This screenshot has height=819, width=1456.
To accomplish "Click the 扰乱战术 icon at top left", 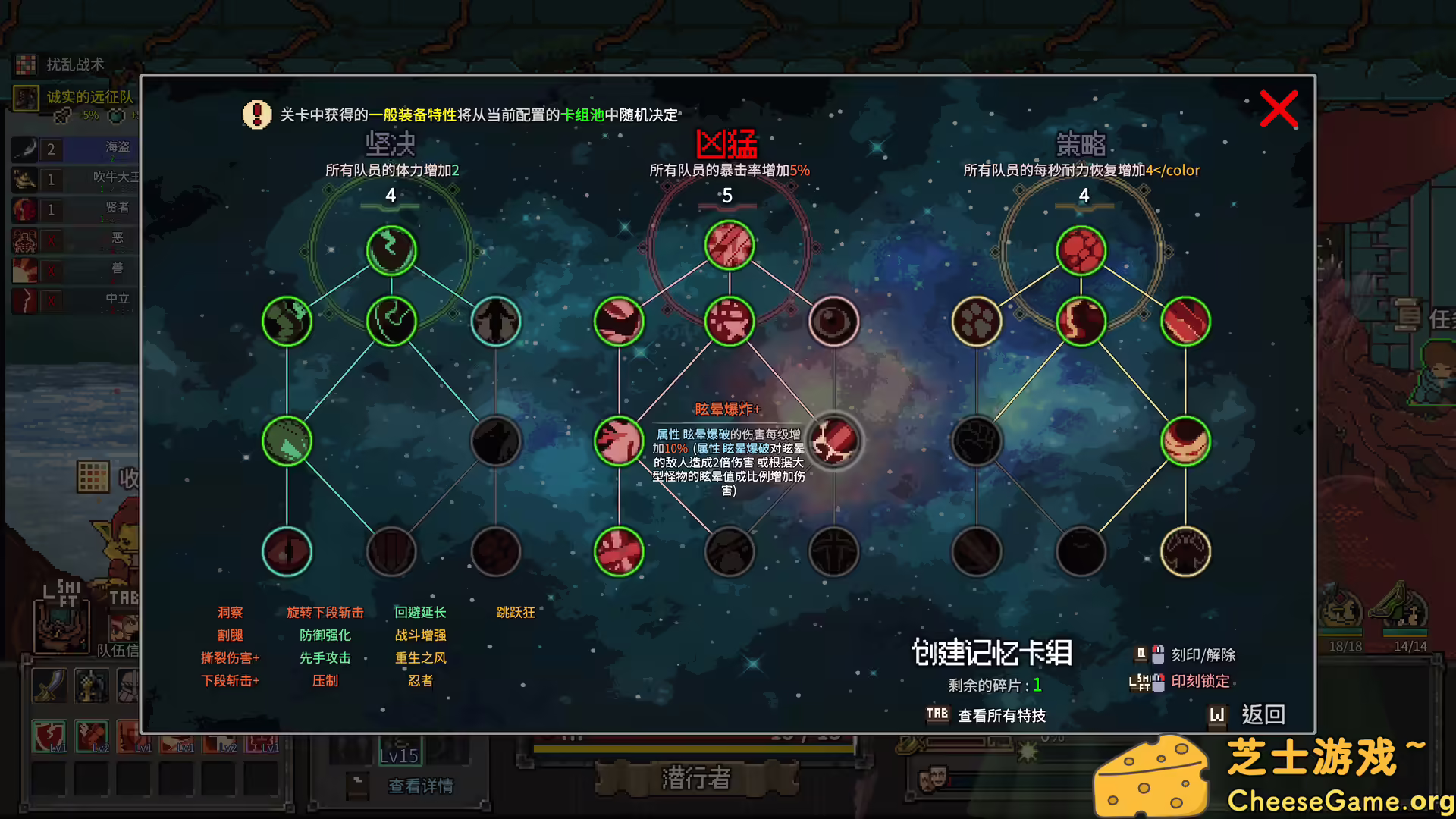I will point(27,65).
